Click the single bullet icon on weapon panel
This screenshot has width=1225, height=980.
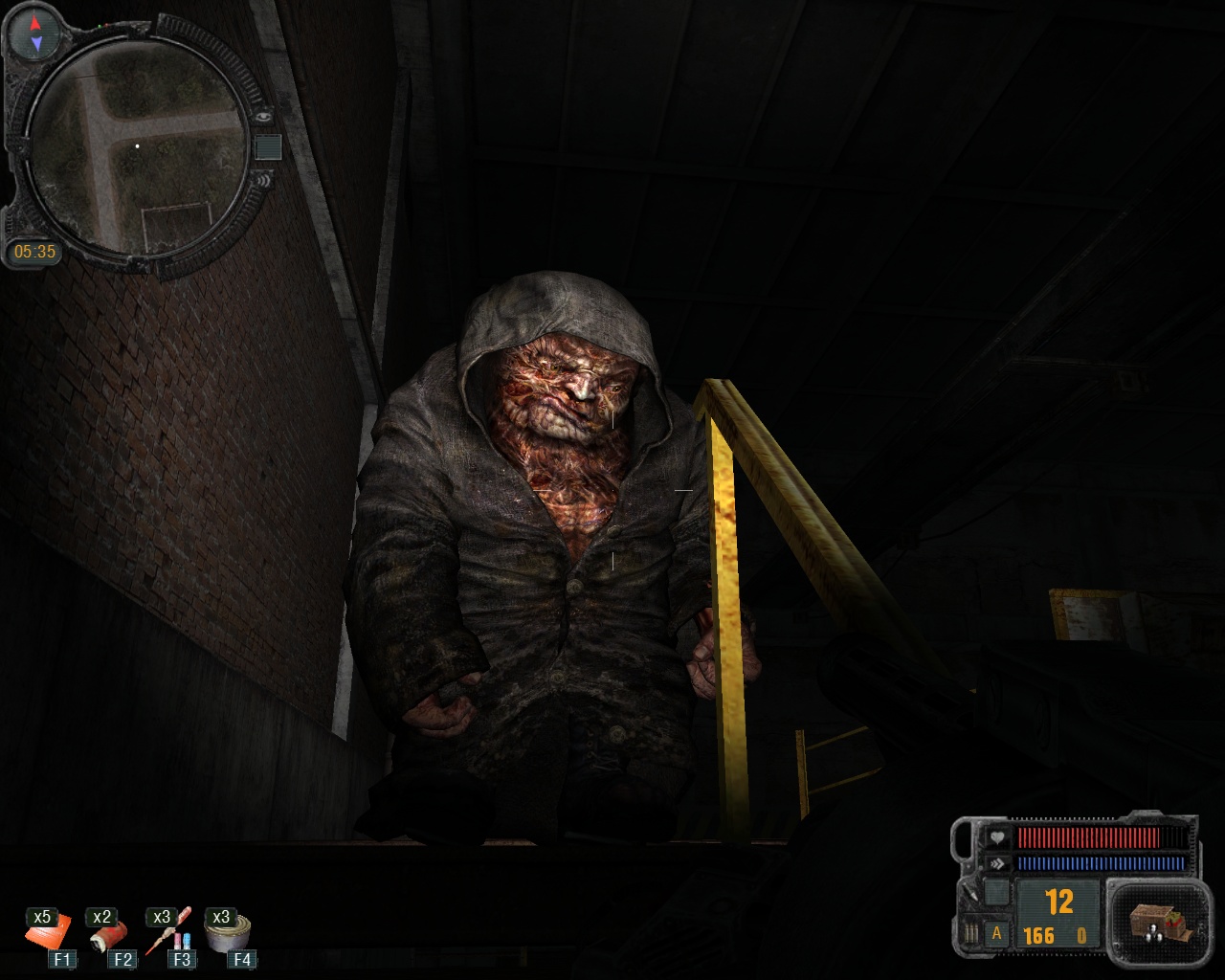click(970, 892)
